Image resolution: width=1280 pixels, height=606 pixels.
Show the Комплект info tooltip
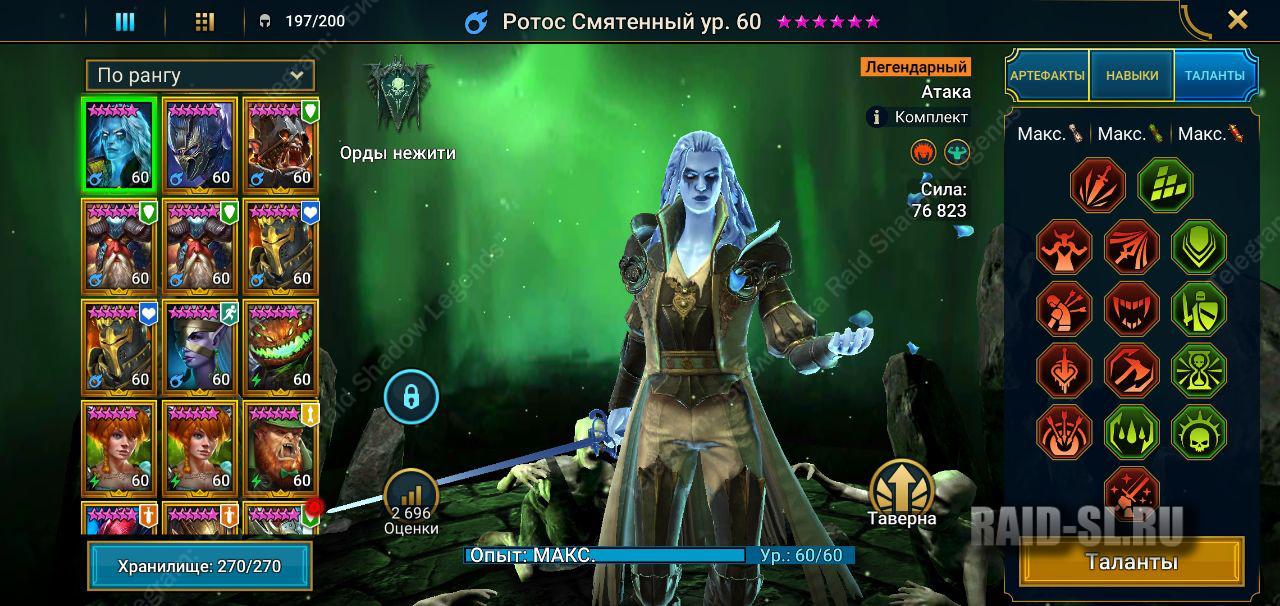(877, 117)
